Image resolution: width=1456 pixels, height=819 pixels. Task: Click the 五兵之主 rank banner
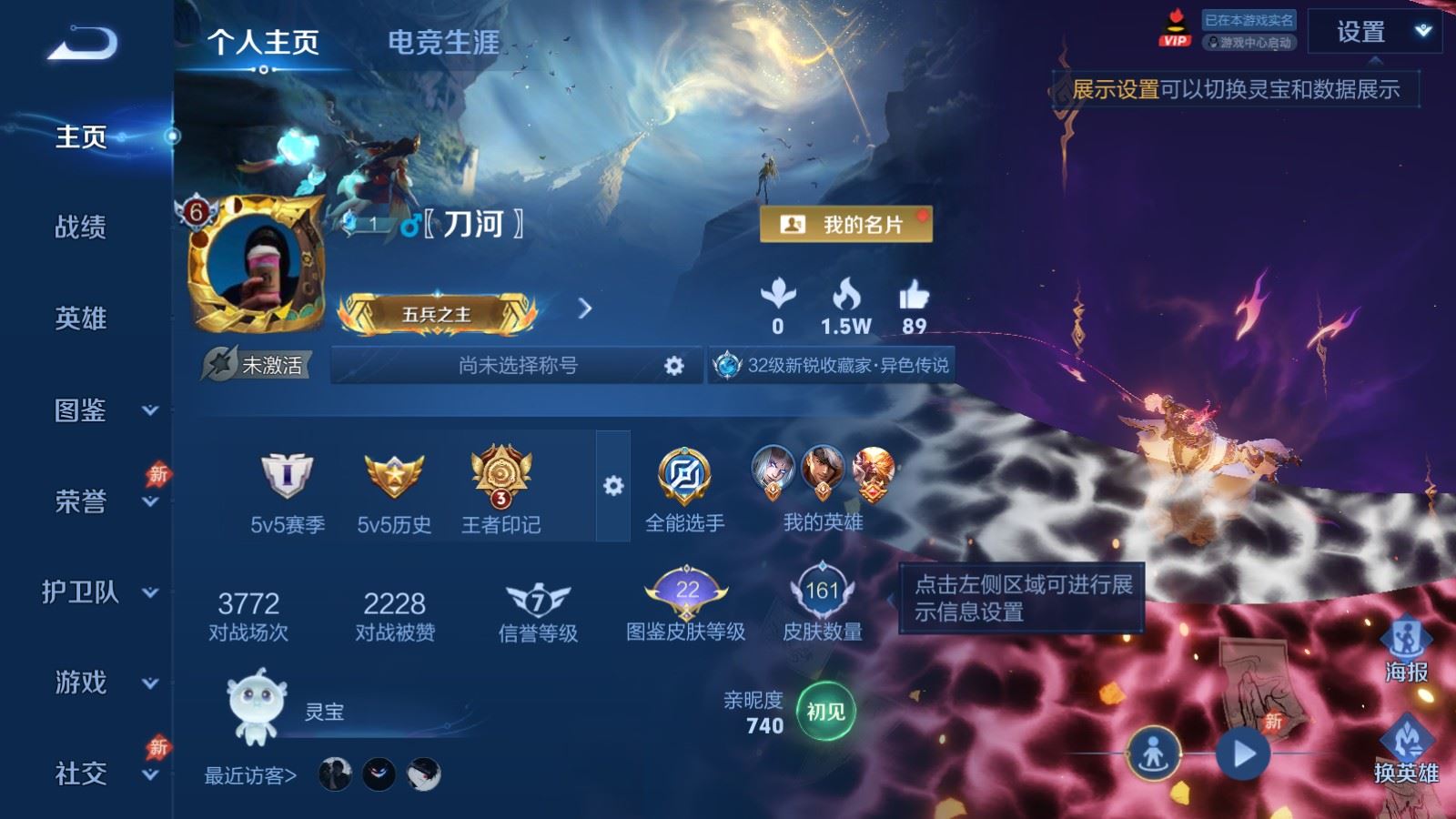[437, 314]
